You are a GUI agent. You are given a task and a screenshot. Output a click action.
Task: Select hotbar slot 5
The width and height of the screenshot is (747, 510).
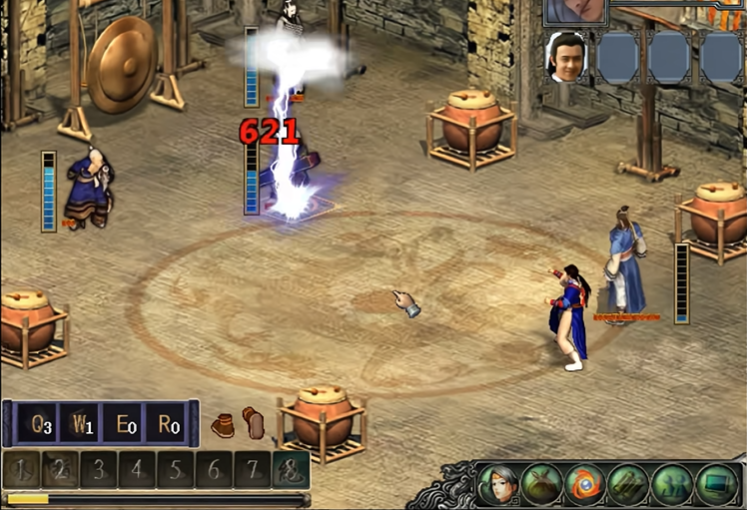point(175,469)
